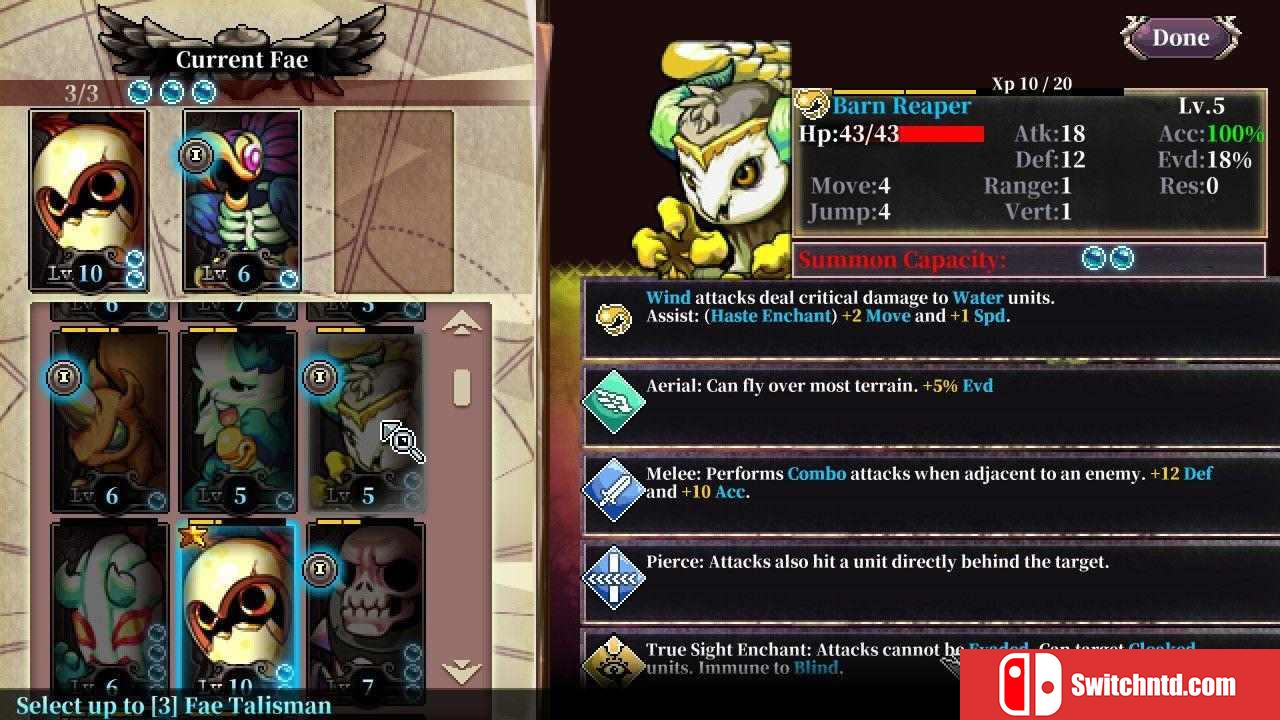Screen dimensions: 1280x720
Task: Select the purple skeletal bird in Current Fae
Action: pyautogui.click(x=242, y=200)
